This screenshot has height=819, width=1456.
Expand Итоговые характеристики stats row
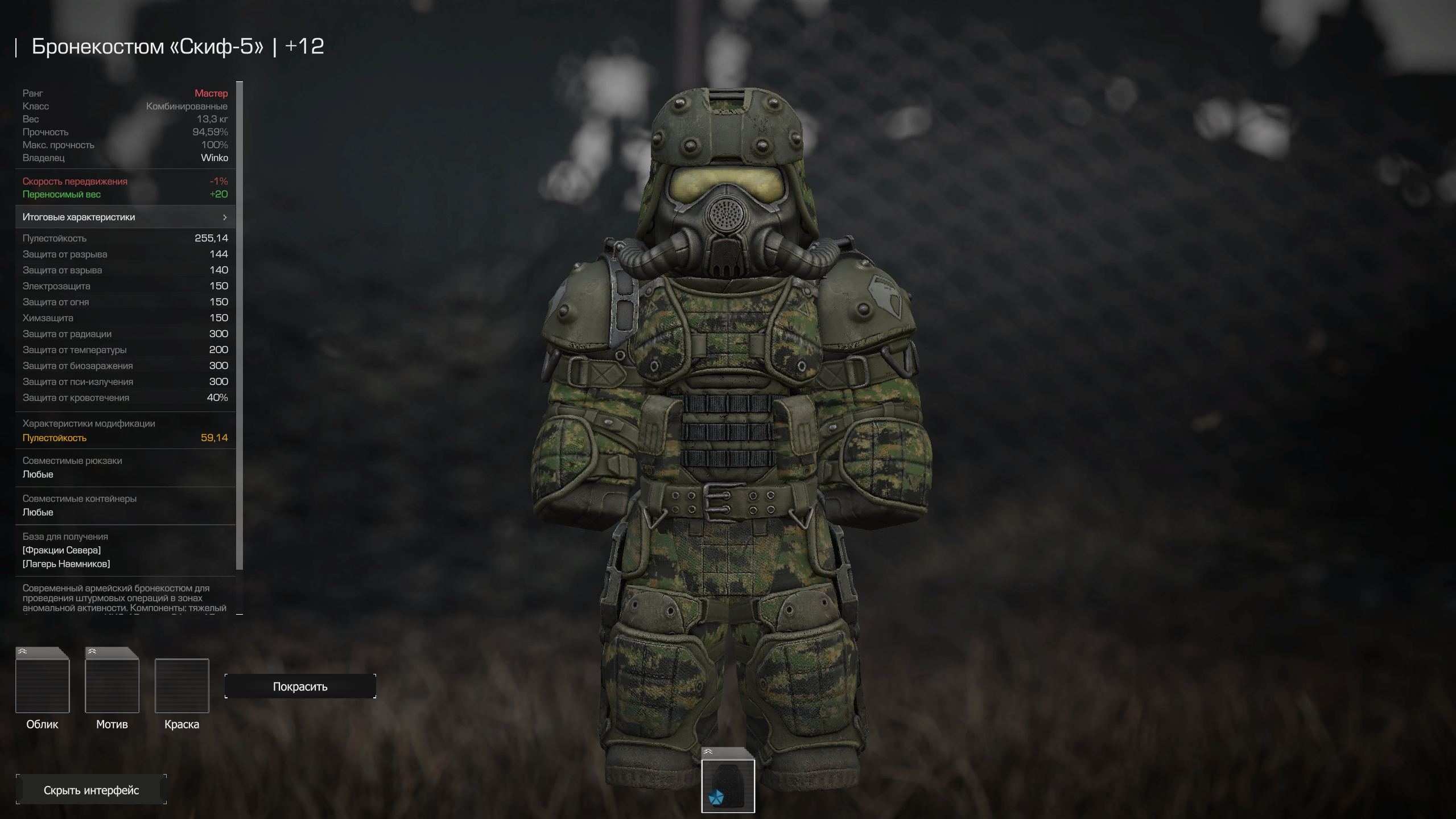point(125,217)
